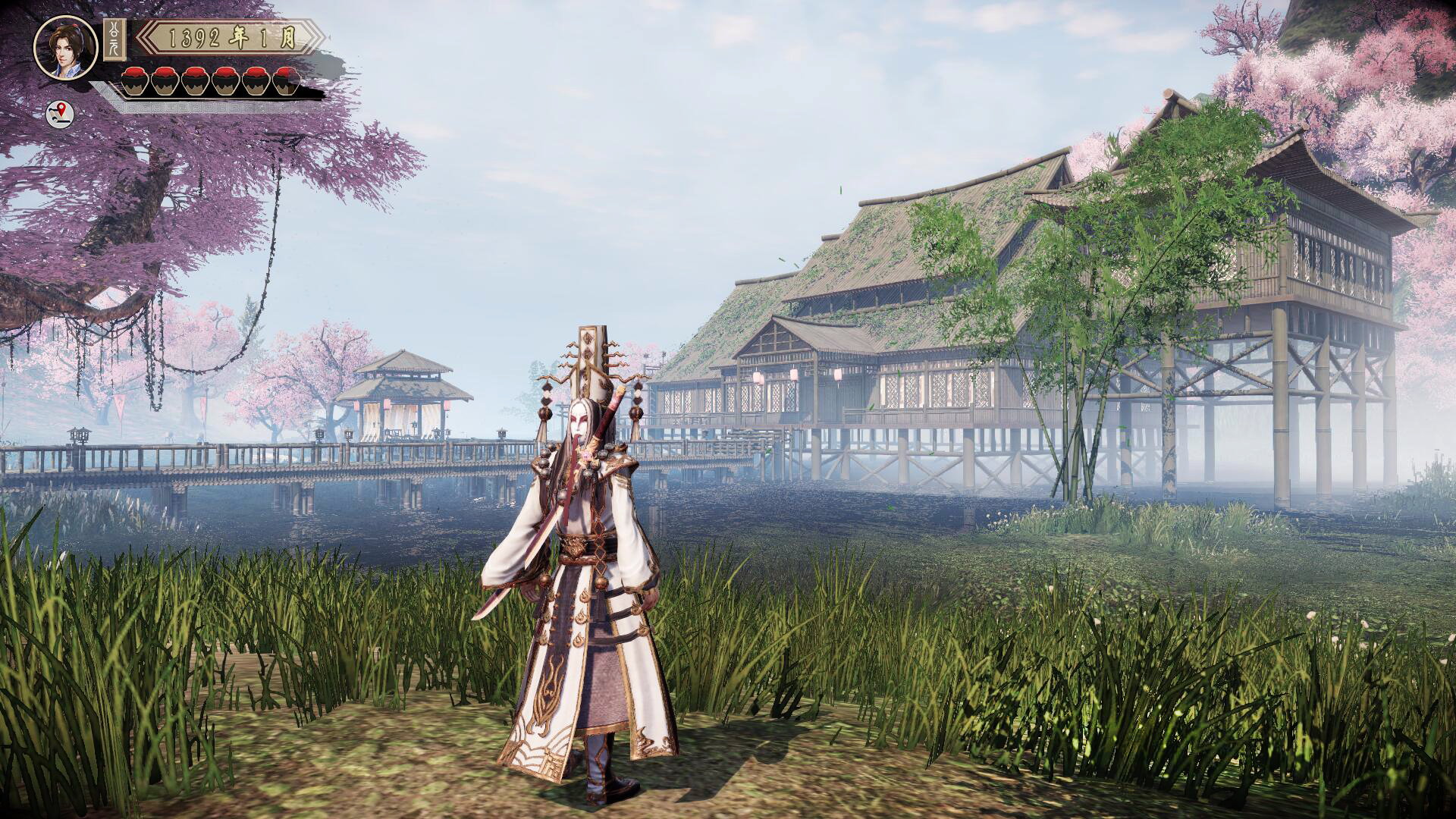Open the map via the location pin icon
1456x819 pixels.
(61, 115)
